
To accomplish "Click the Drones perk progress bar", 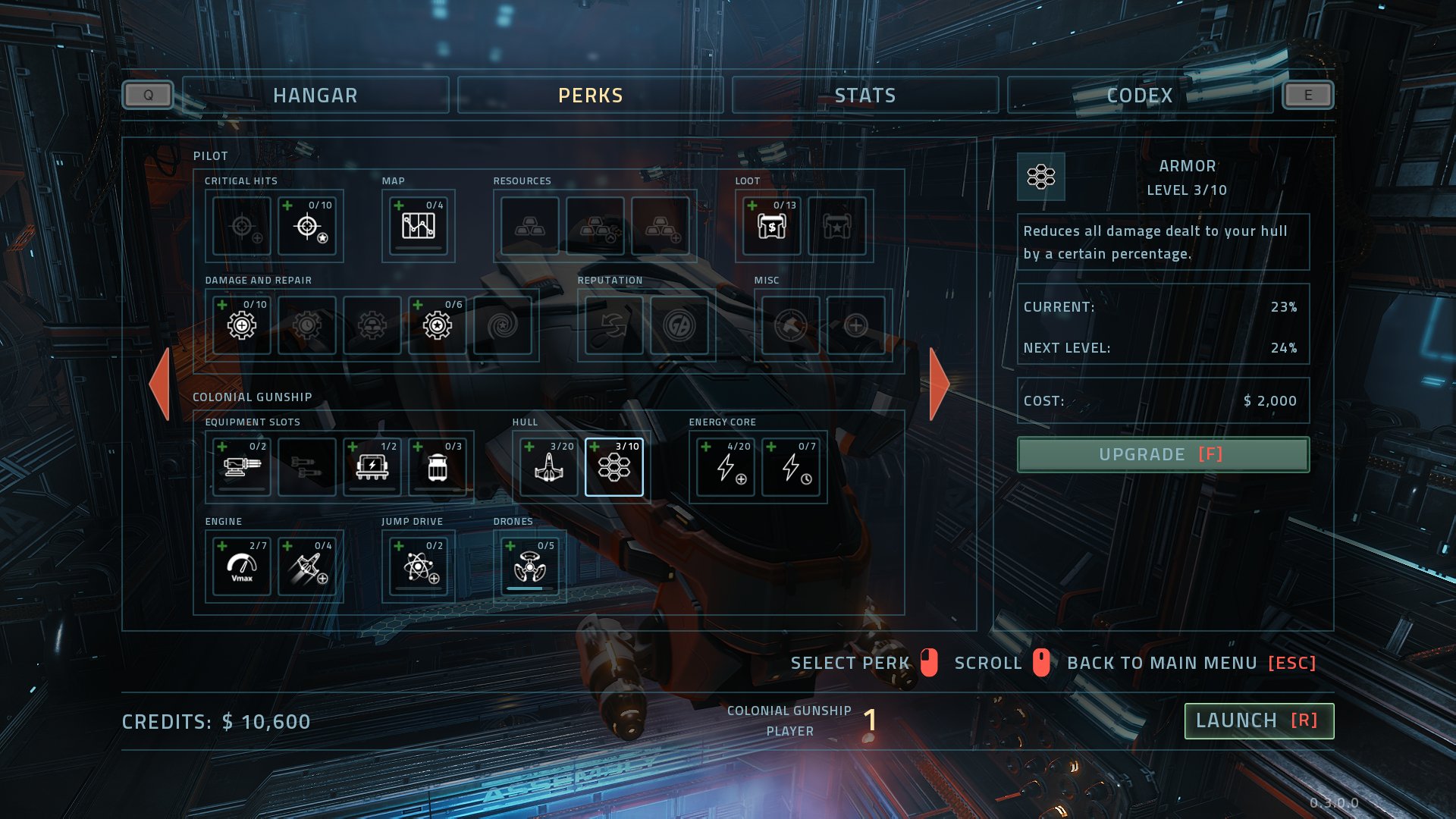I will (x=528, y=587).
